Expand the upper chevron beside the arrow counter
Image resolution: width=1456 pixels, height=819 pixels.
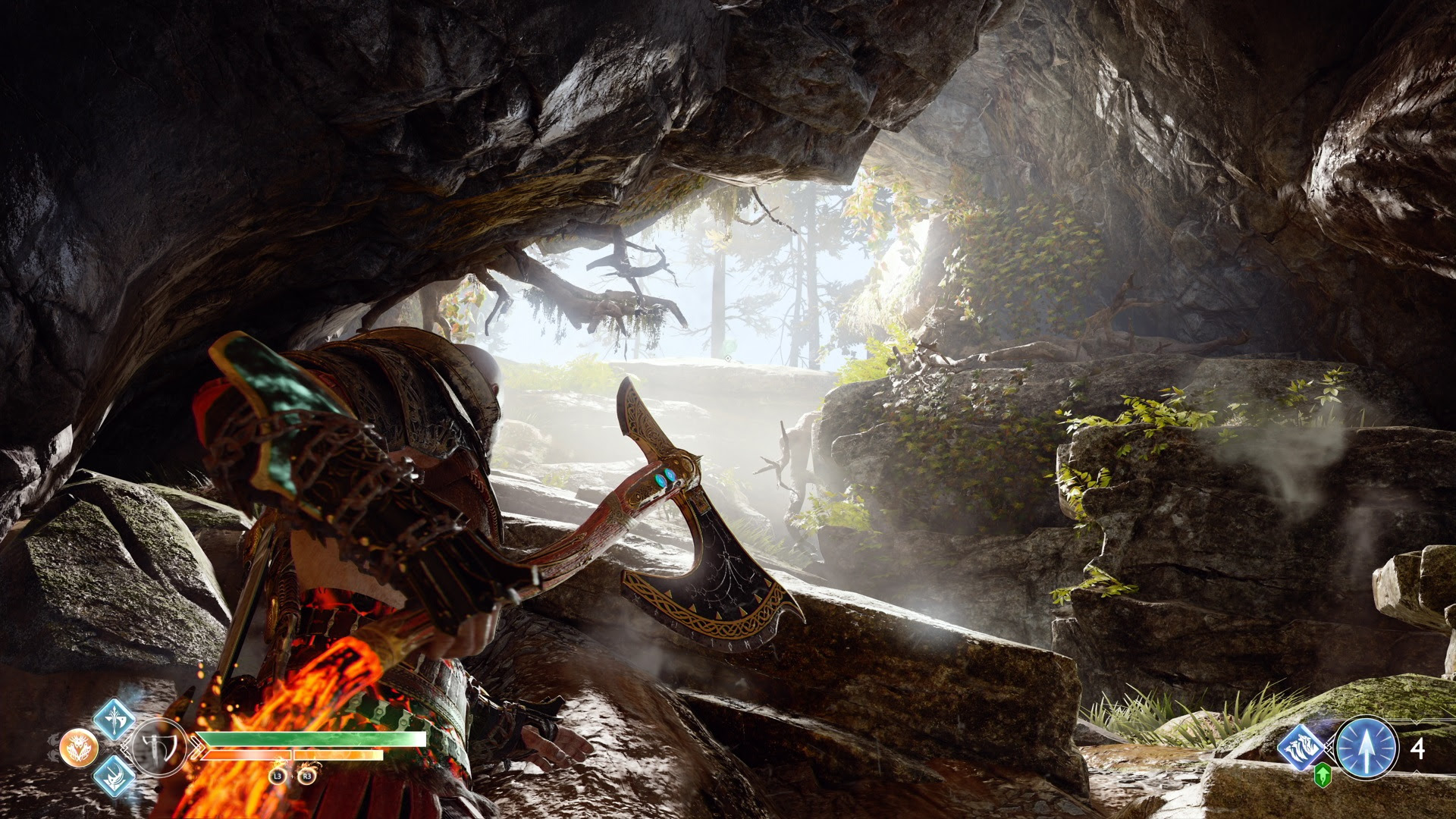click(1416, 722)
